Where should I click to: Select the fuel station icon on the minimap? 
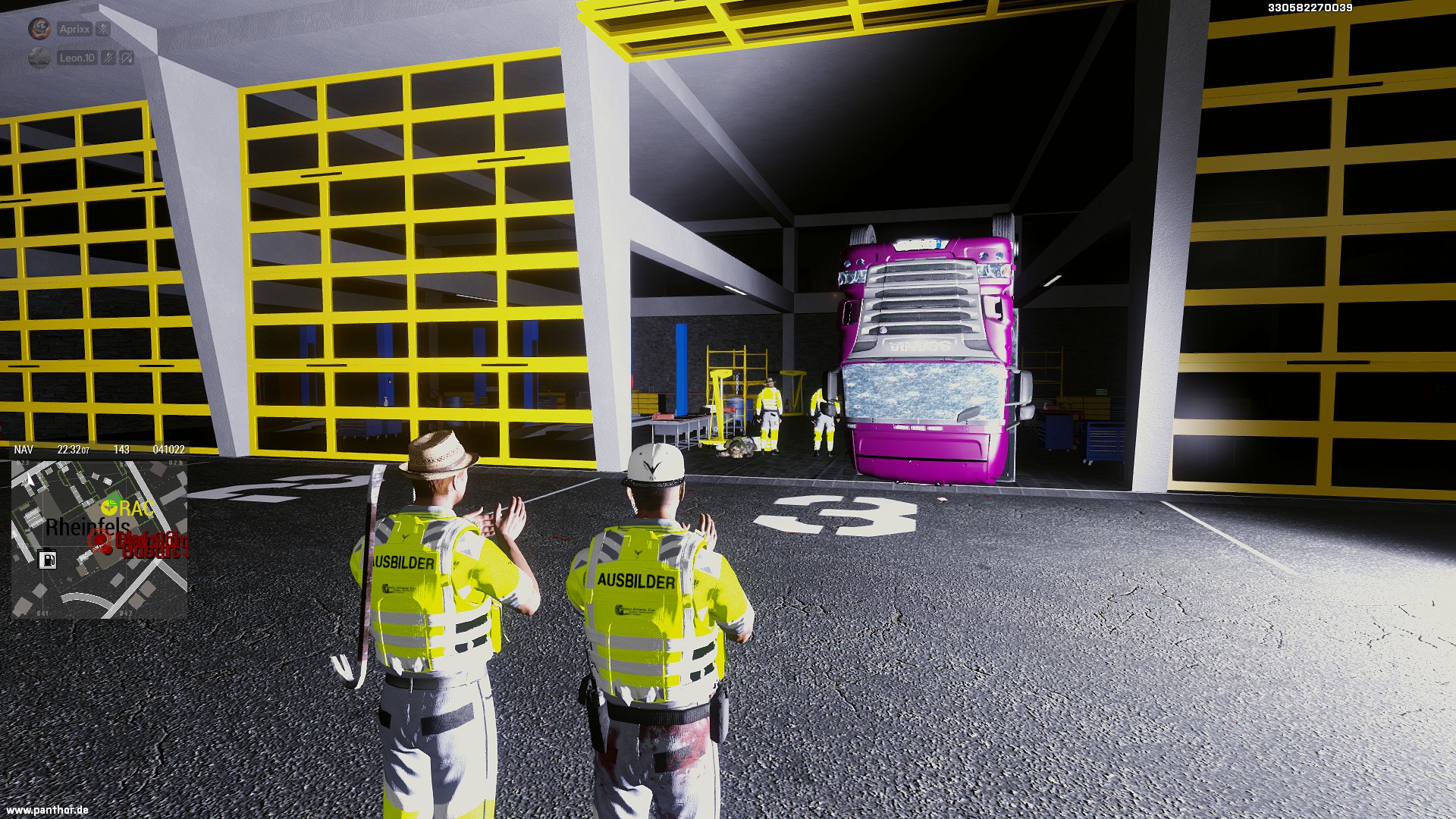coord(47,560)
